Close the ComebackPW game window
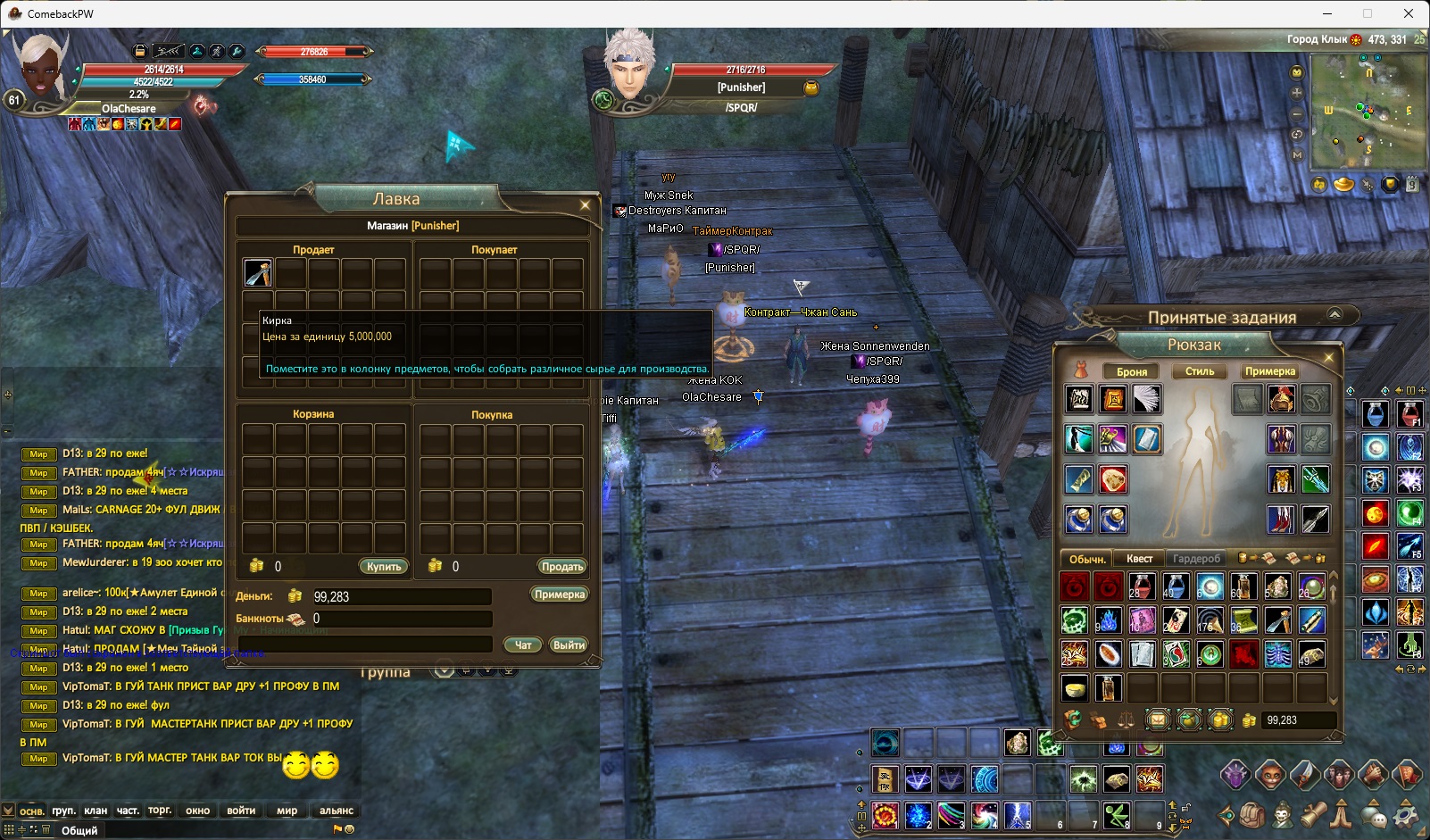This screenshot has width=1430, height=840. click(x=1409, y=13)
